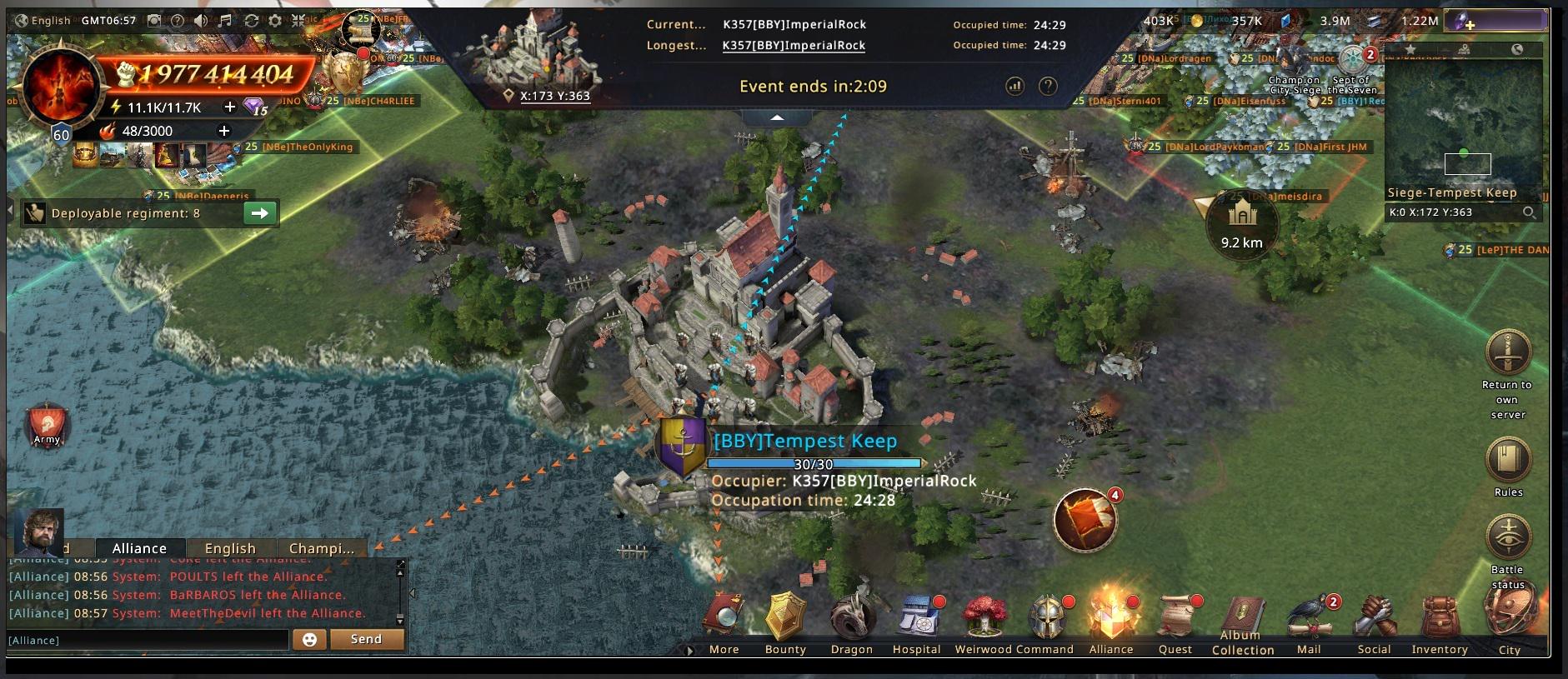Open the Rules book
Image resolution: width=1568 pixels, height=679 pixels.
click(x=1508, y=460)
